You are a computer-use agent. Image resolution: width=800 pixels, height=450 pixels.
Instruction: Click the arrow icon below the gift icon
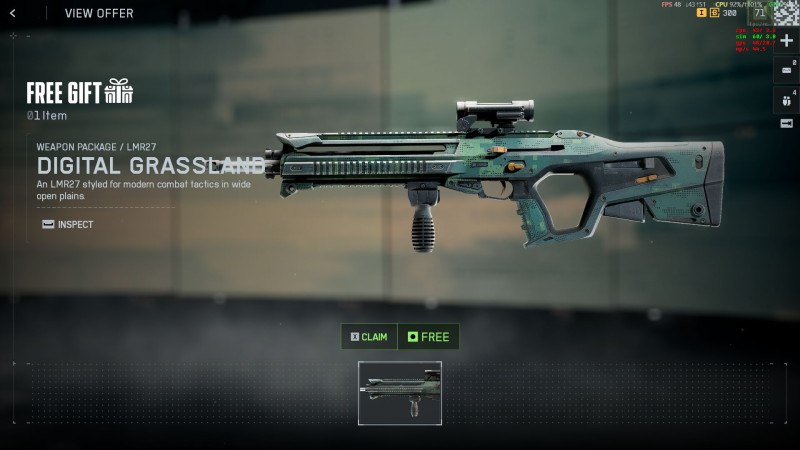click(786, 123)
